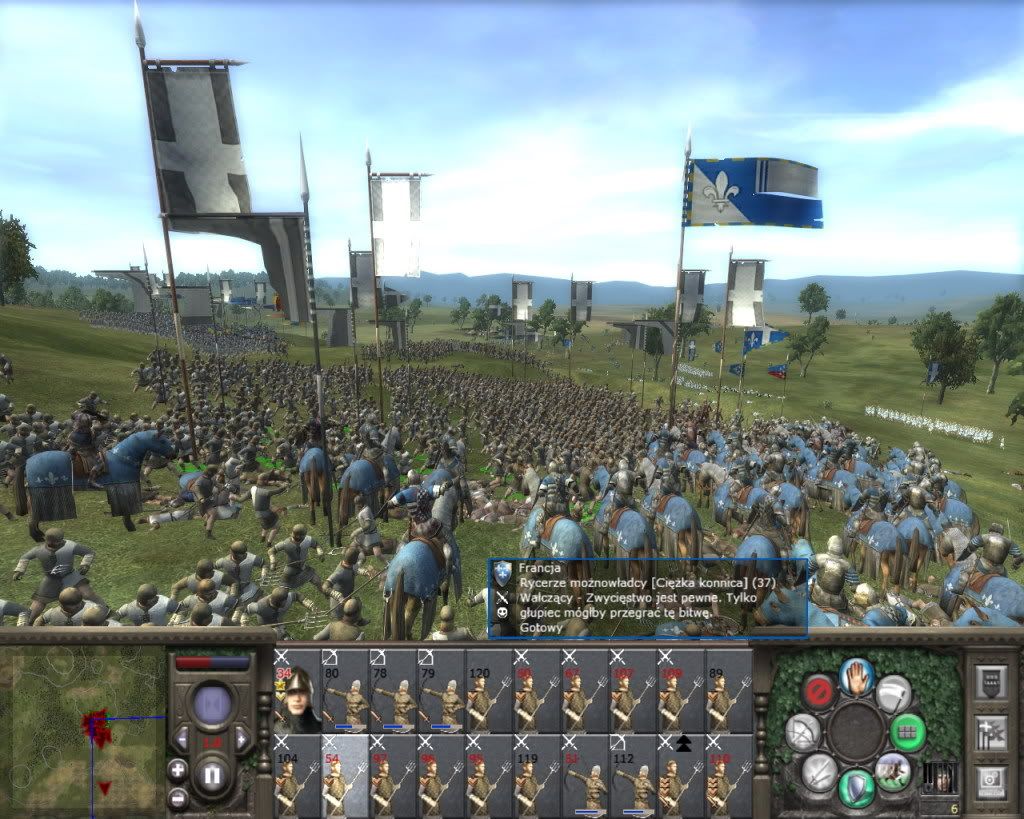The image size is (1024, 819).
Task: Select the general's unit card
Action: click(x=297, y=691)
